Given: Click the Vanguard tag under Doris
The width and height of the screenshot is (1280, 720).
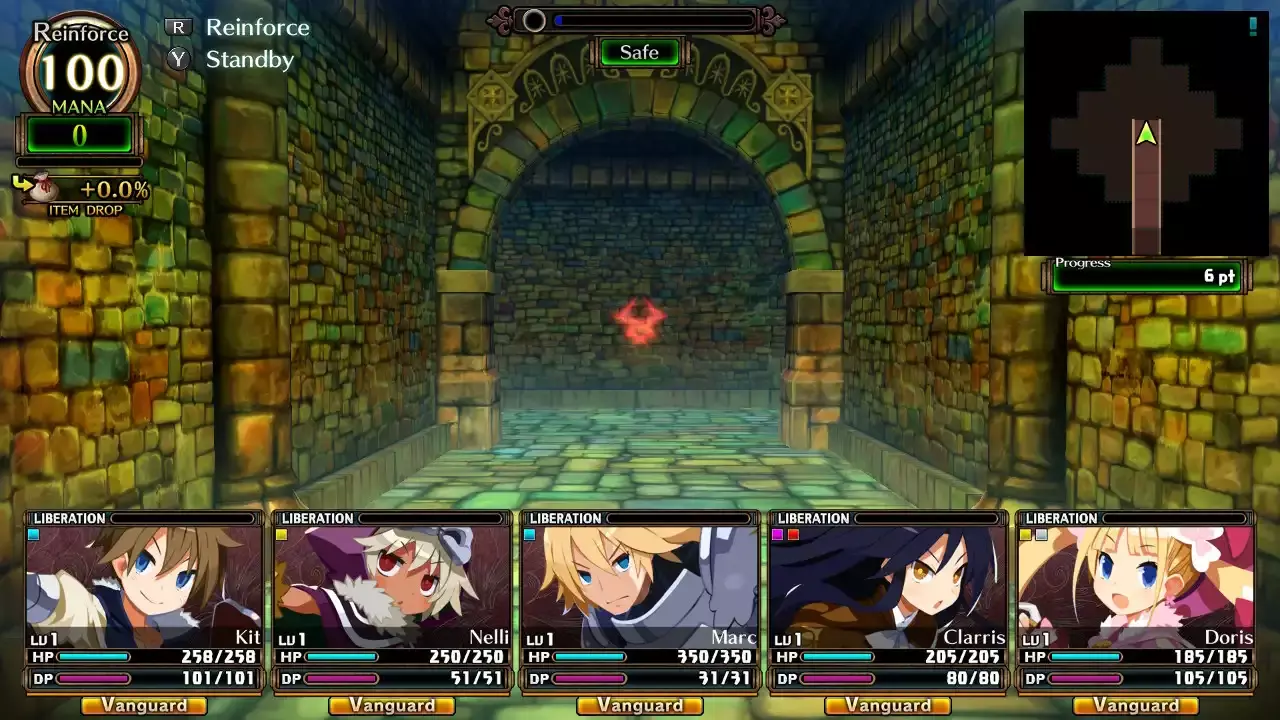Looking at the screenshot, I should [x=1136, y=706].
